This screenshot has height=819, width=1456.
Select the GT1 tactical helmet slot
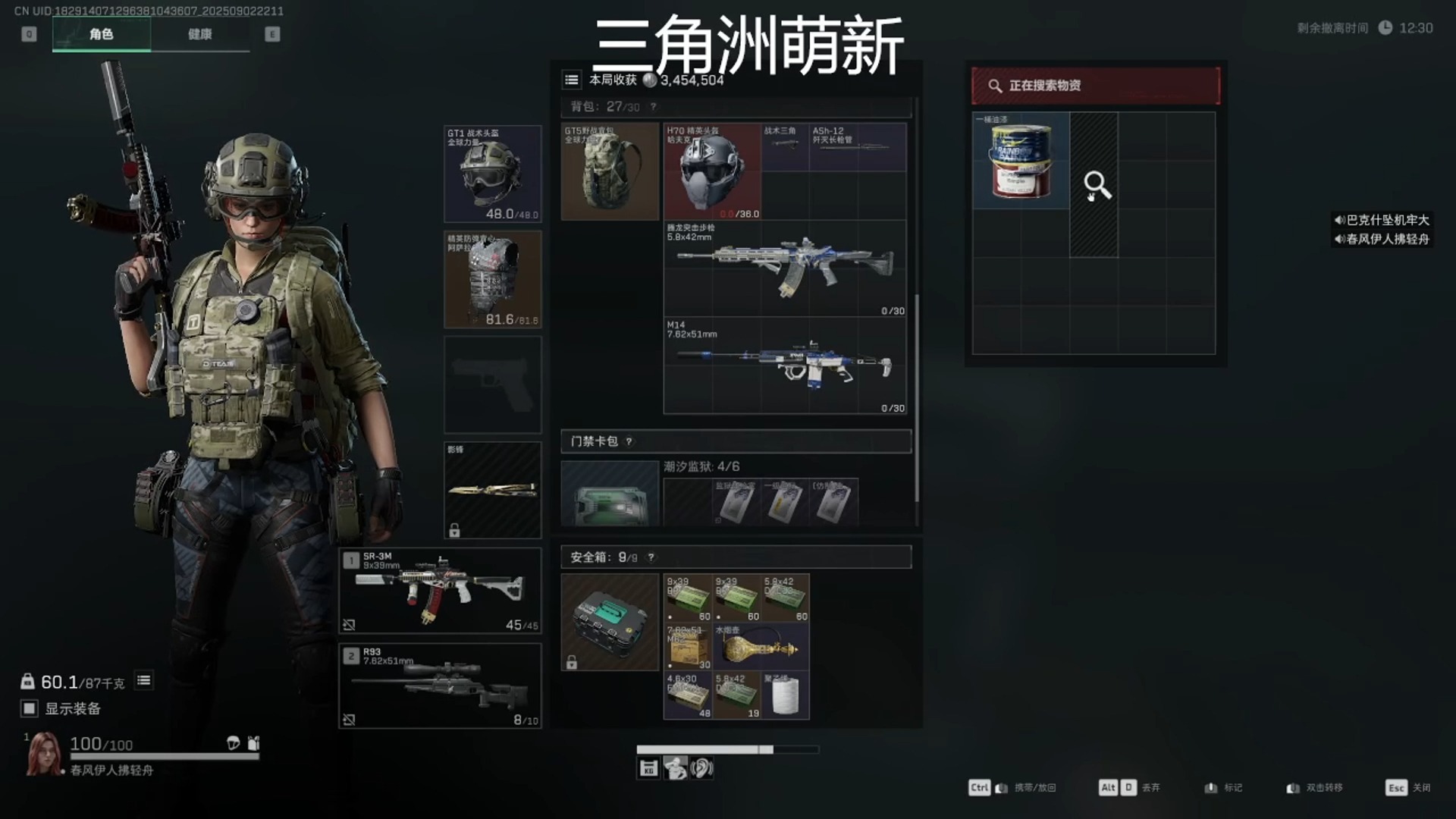click(x=492, y=174)
